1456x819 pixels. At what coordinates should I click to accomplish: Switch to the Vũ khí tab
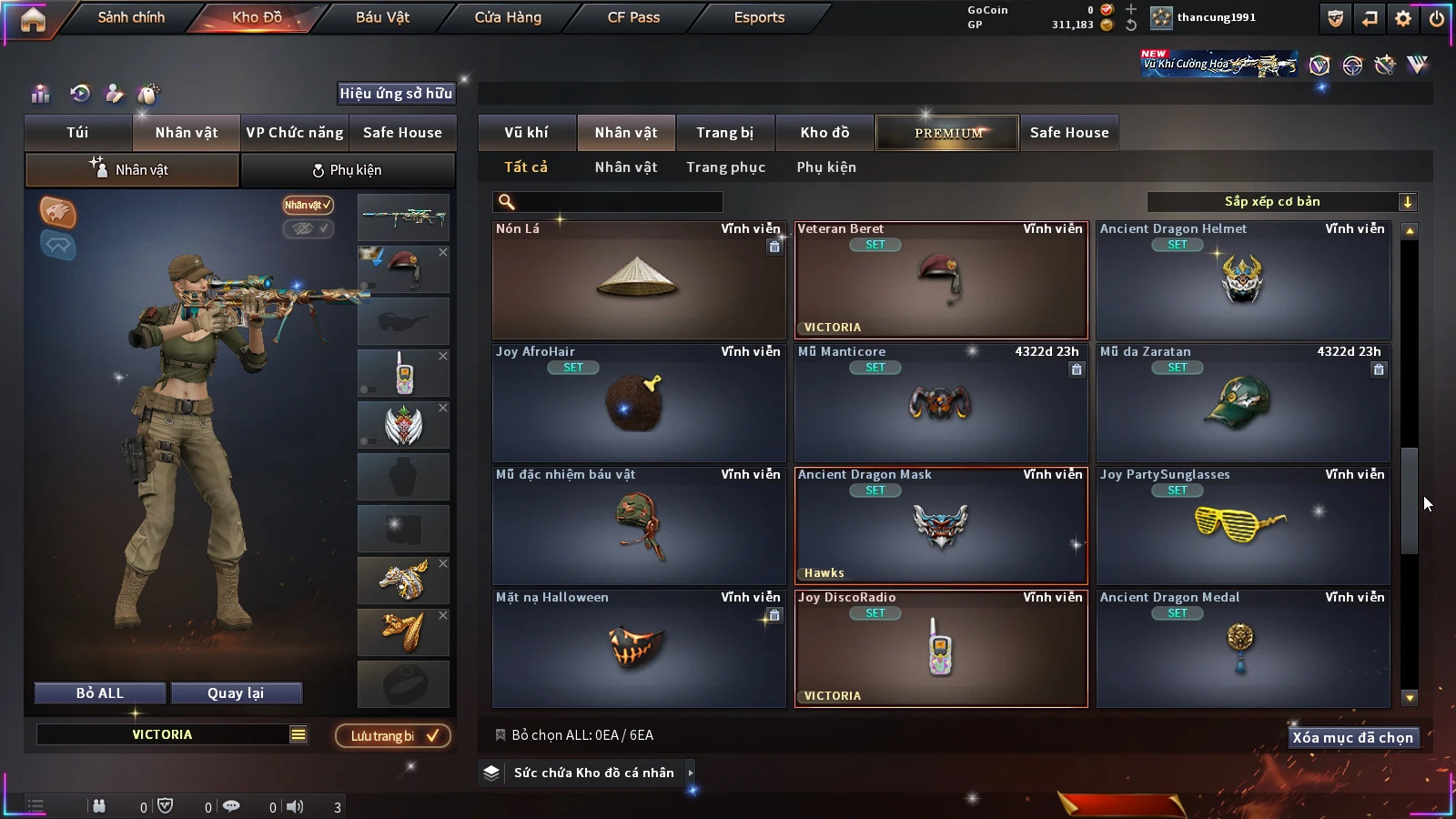(526, 133)
